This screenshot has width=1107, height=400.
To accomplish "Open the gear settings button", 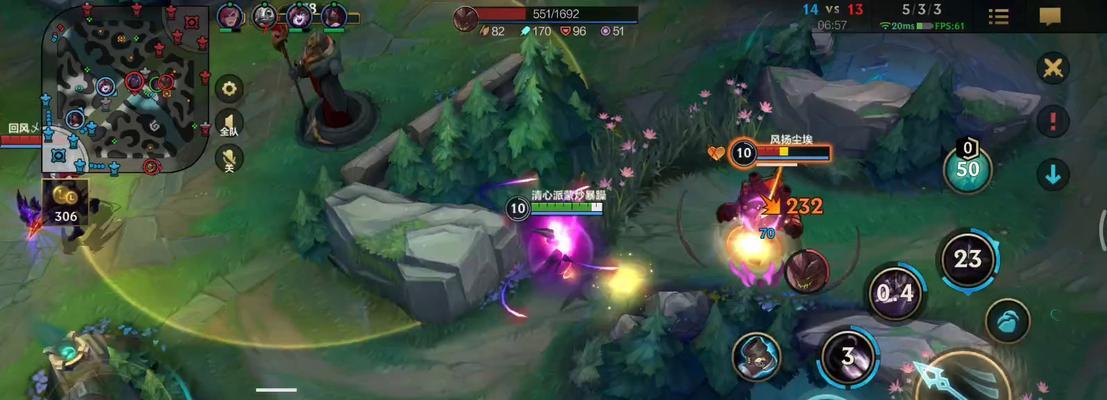I will tap(230, 88).
